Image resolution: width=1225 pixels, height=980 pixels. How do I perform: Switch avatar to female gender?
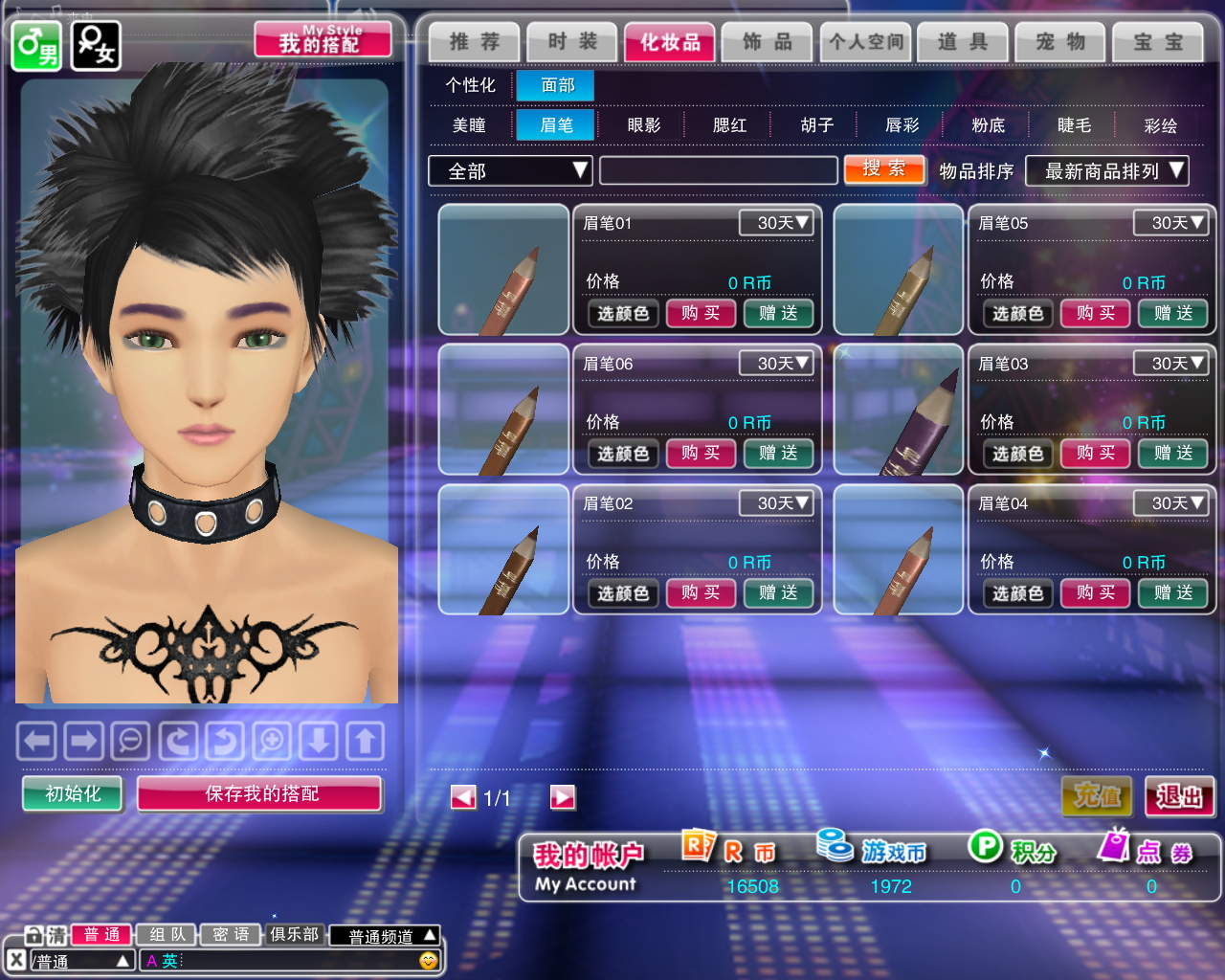(x=96, y=45)
